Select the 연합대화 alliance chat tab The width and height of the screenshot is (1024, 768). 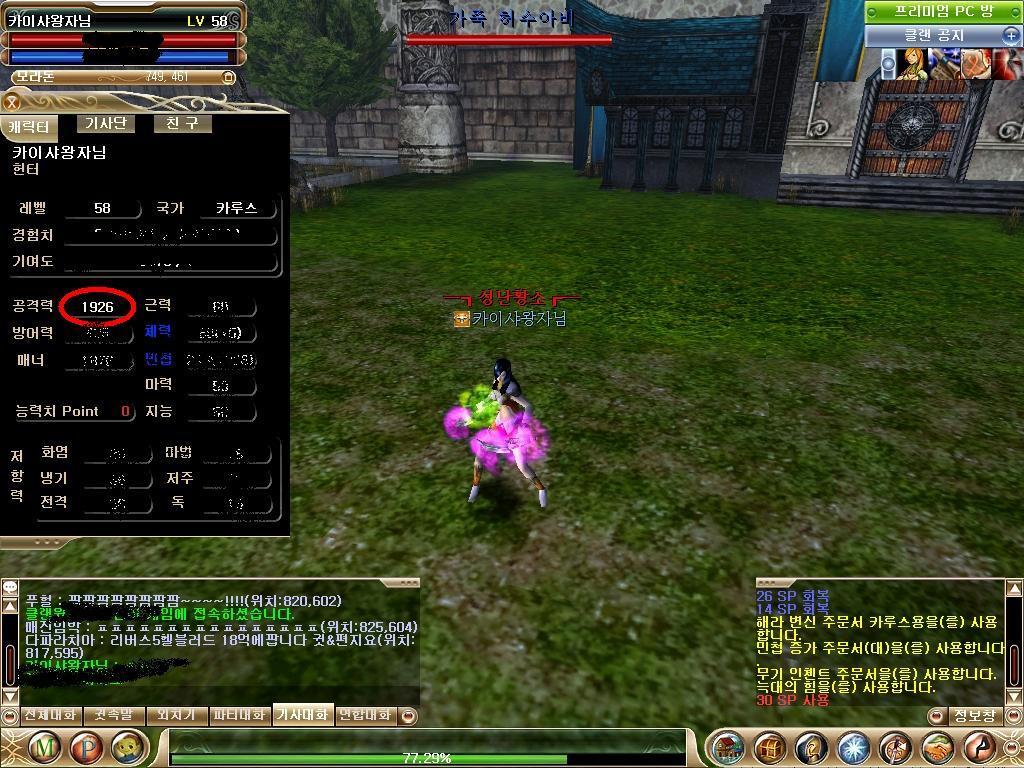pos(365,715)
